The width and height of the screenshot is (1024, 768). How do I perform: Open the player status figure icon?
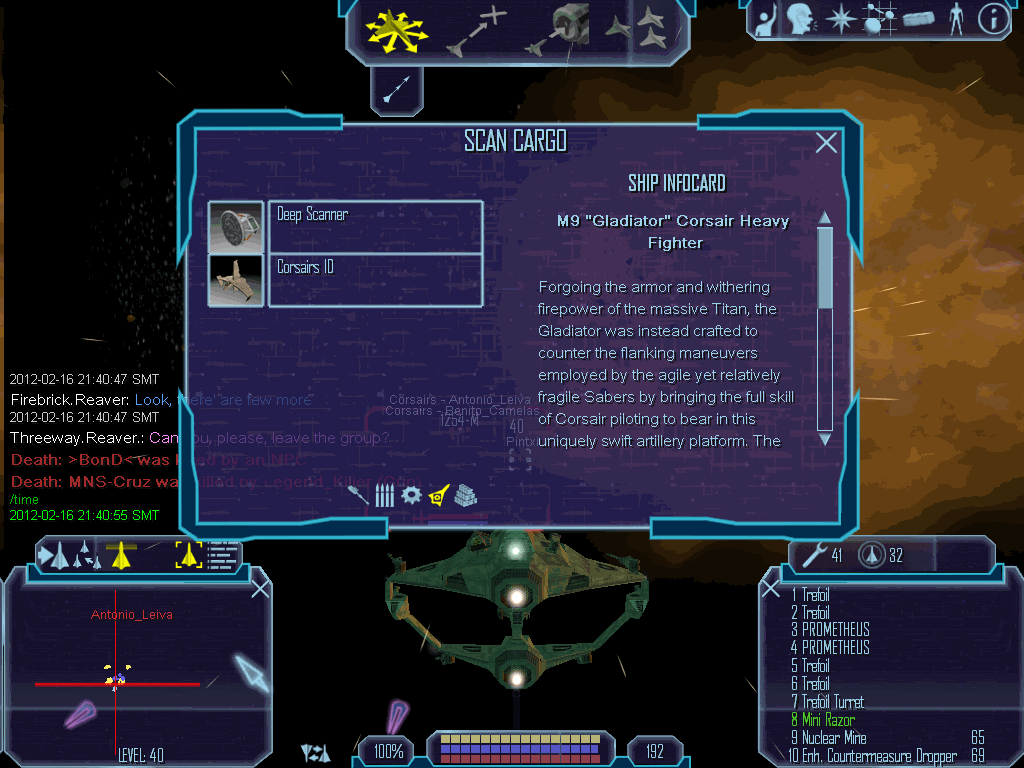(956, 18)
